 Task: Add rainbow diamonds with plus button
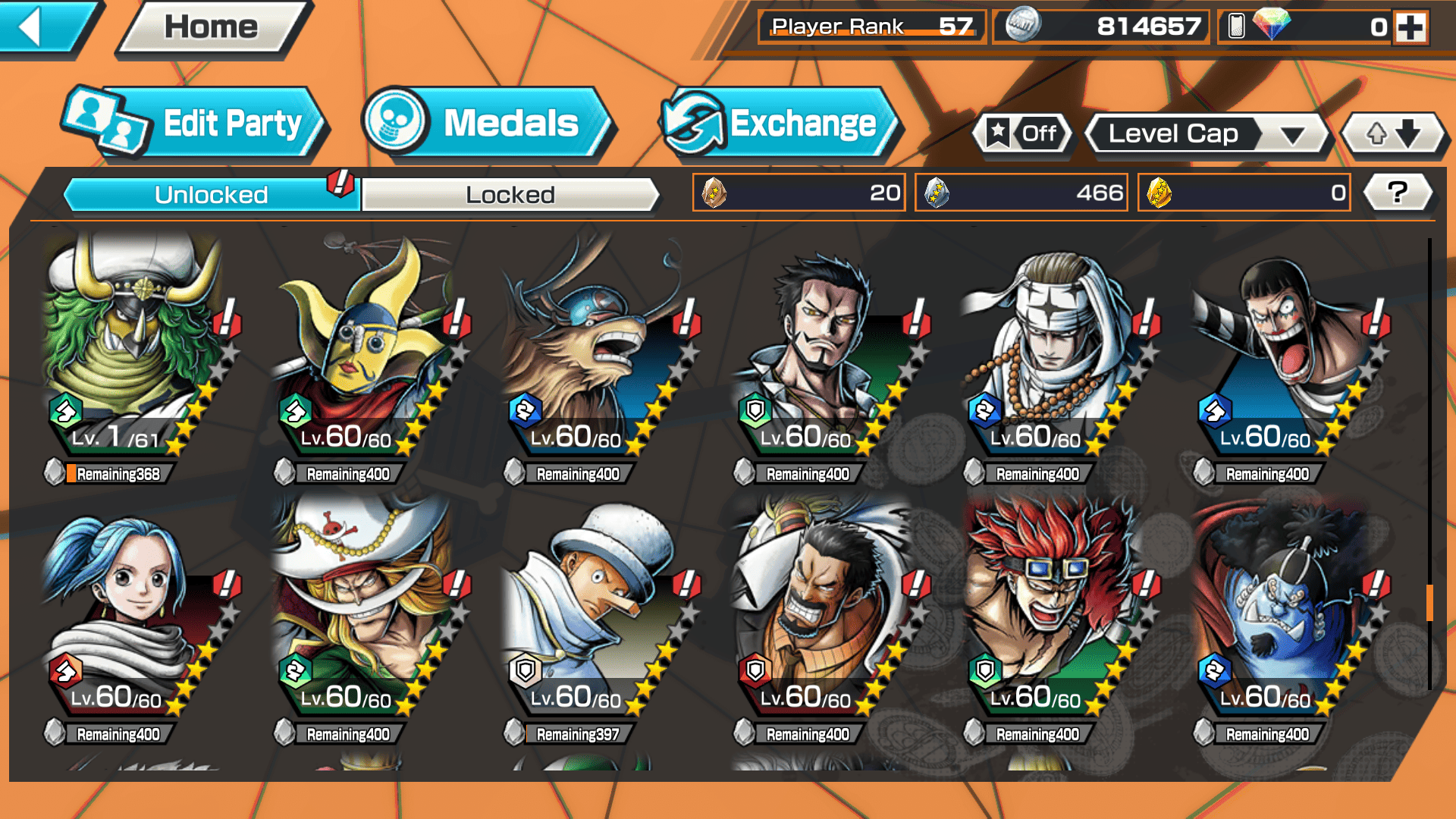tap(1410, 27)
